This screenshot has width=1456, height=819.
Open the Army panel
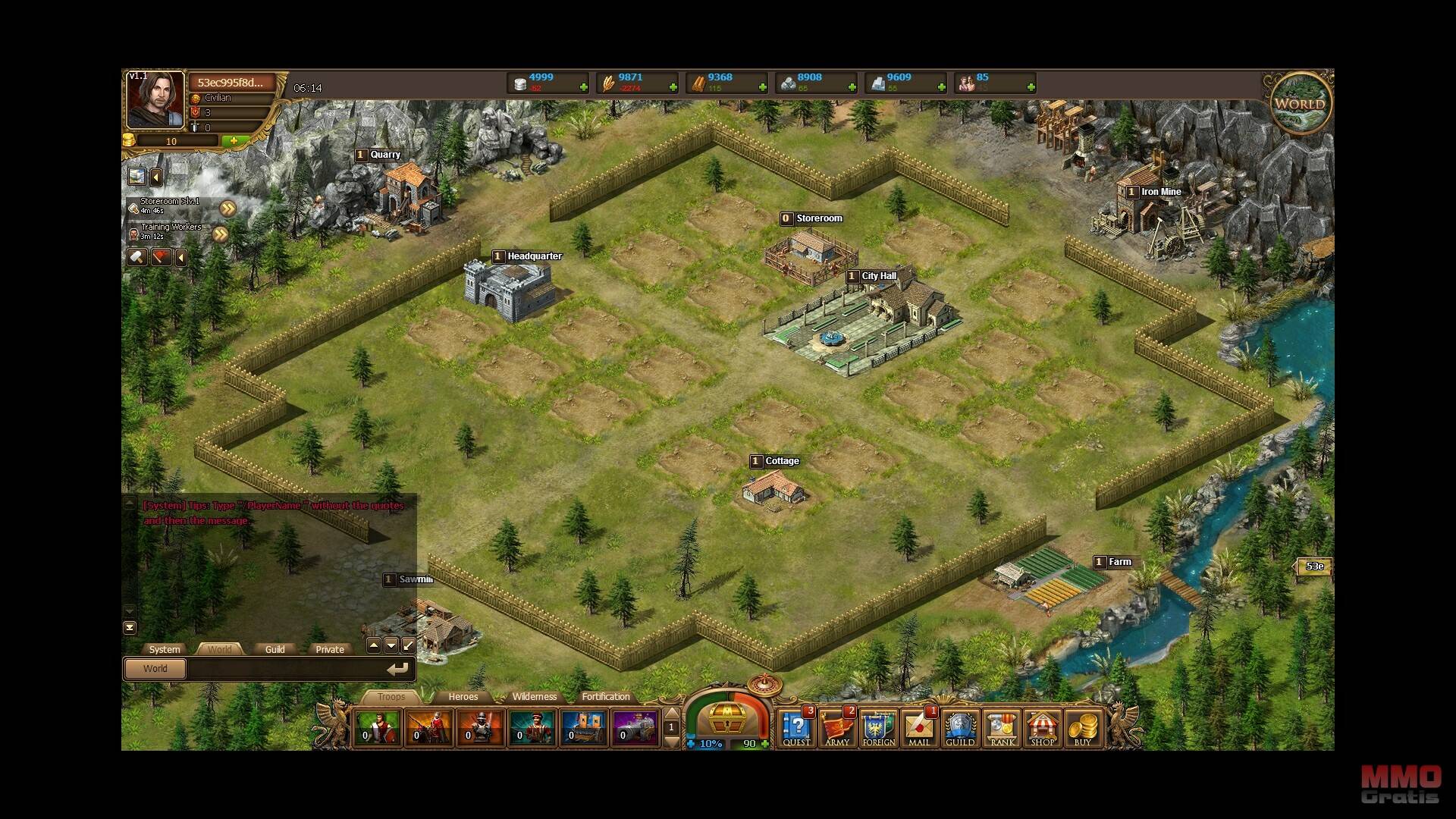coord(837,729)
